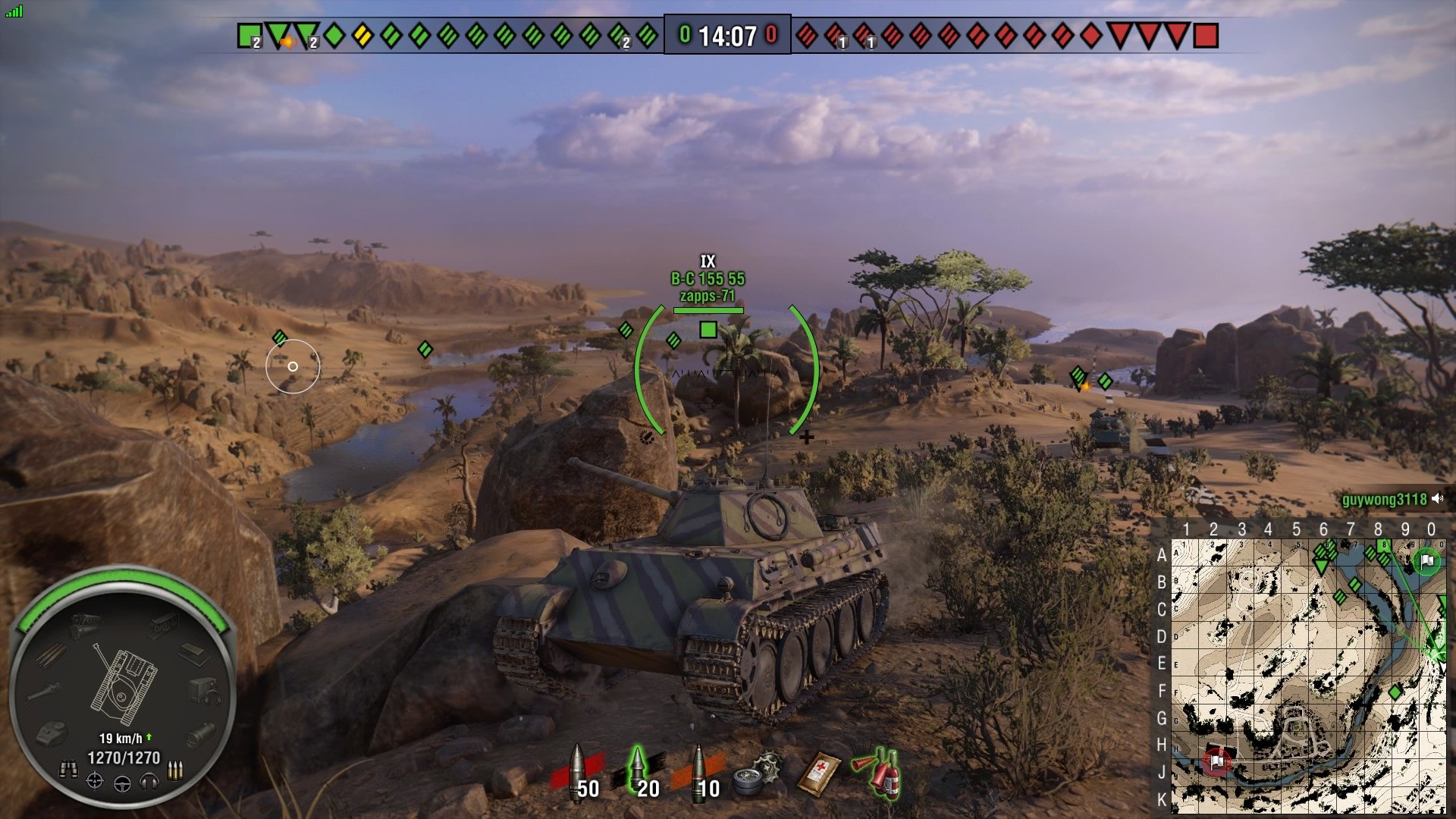Image resolution: width=1456 pixels, height=819 pixels.
Task: Click the red square enemy roster icon
Action: (x=1206, y=36)
